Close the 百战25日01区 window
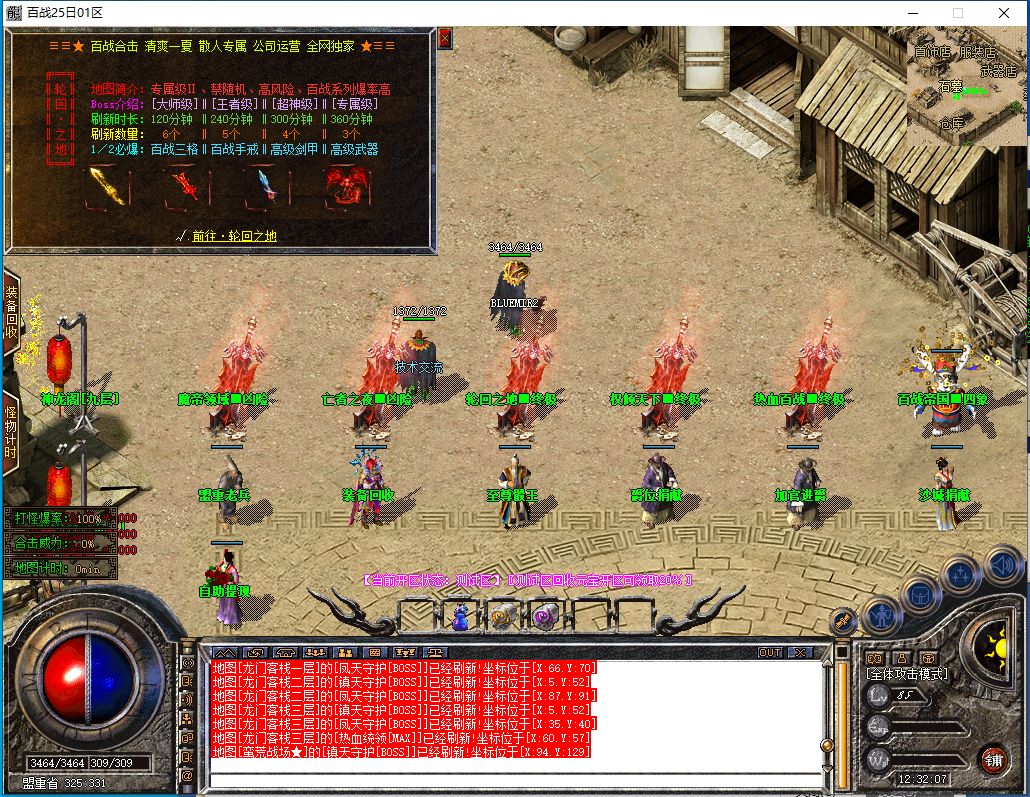The width and height of the screenshot is (1030, 797). 1005,13
